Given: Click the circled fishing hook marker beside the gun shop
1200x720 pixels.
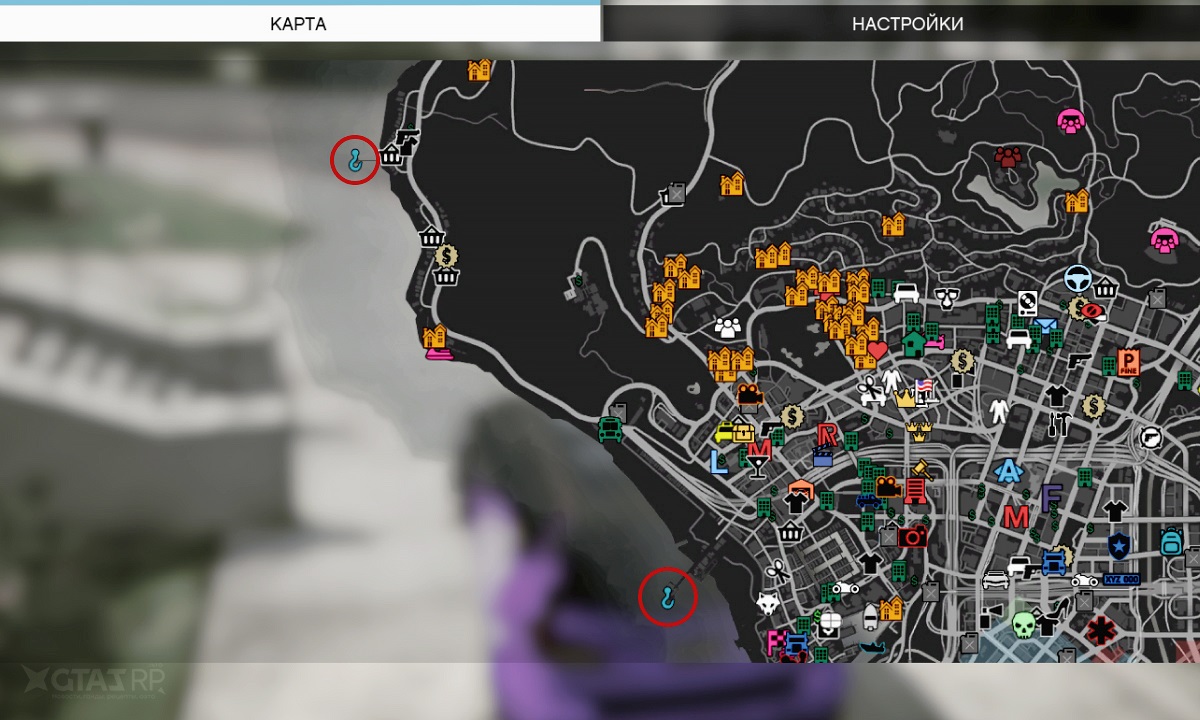Looking at the screenshot, I should (x=354, y=158).
